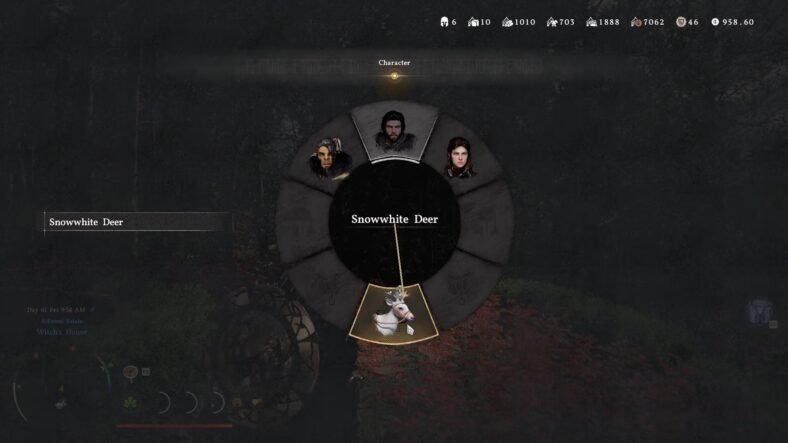Select the grey-haired warrior portrait

pyautogui.click(x=327, y=159)
